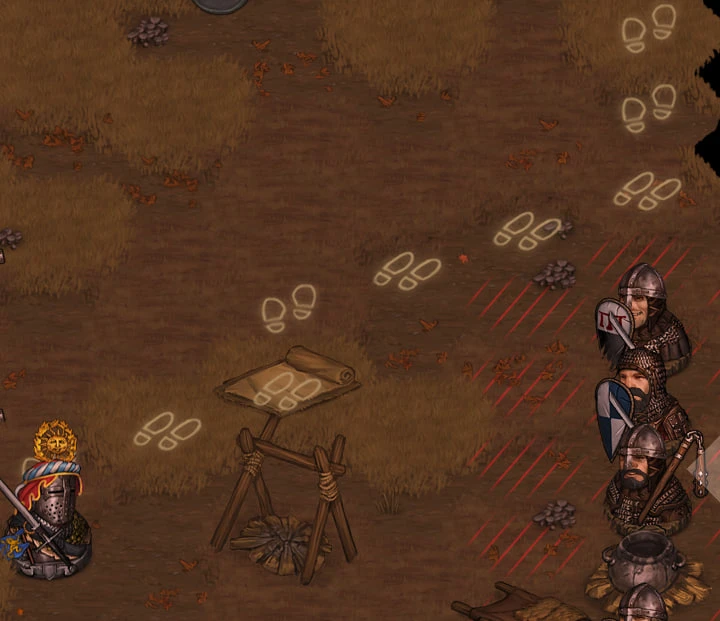The width and height of the screenshot is (720, 621).
Task: Confirm movement at footprint marker nearest the knight
Action: point(167,430)
